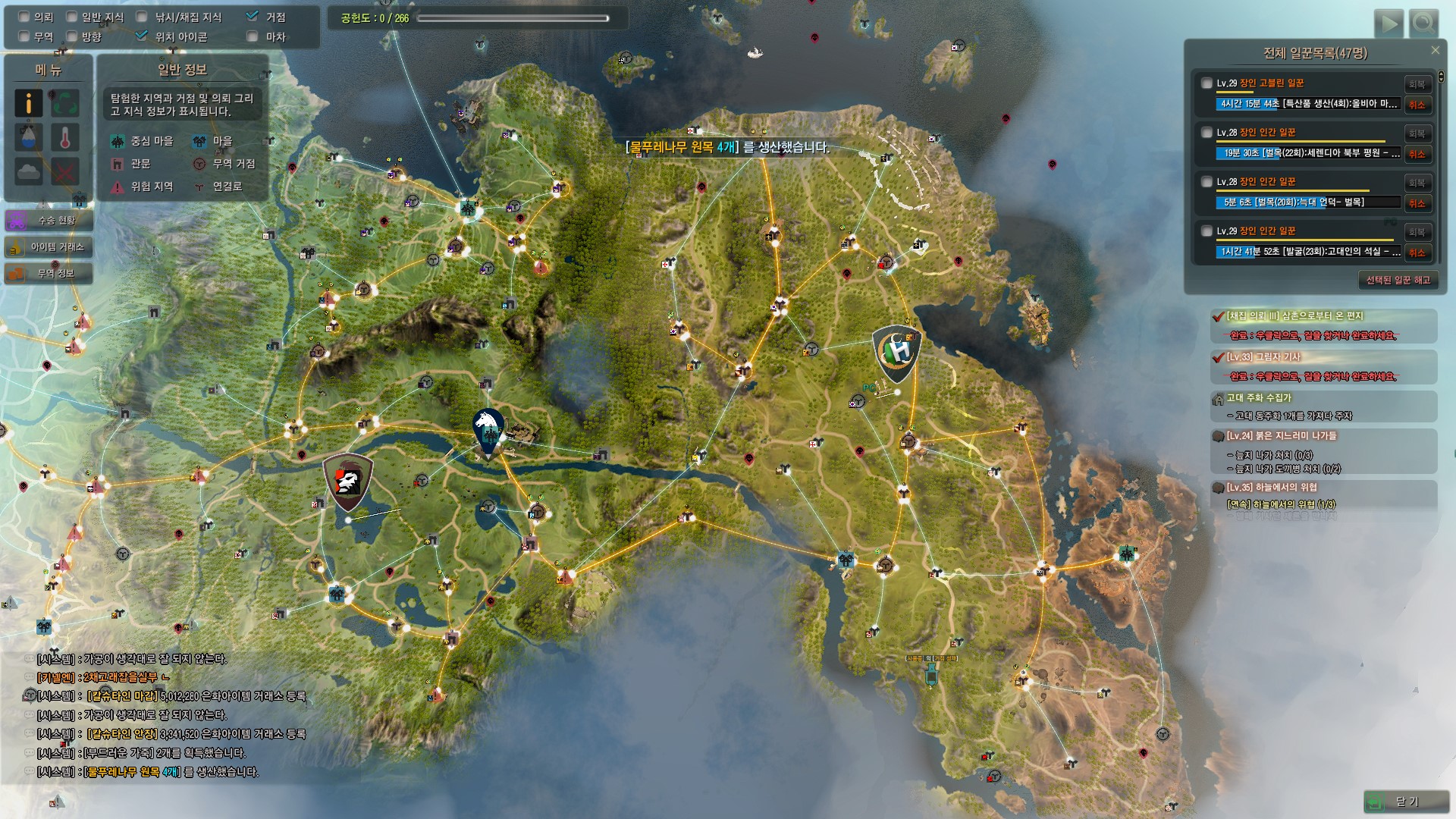Show the thermometer temperature map view

coord(65,137)
